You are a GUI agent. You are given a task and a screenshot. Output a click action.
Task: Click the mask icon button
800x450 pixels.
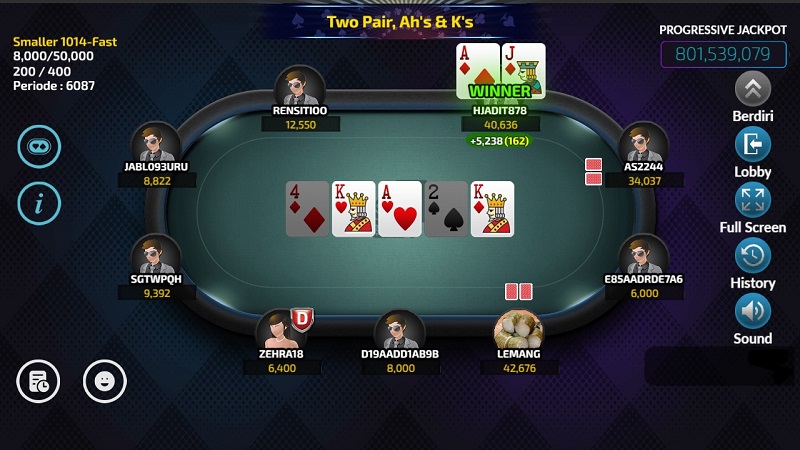(x=39, y=146)
